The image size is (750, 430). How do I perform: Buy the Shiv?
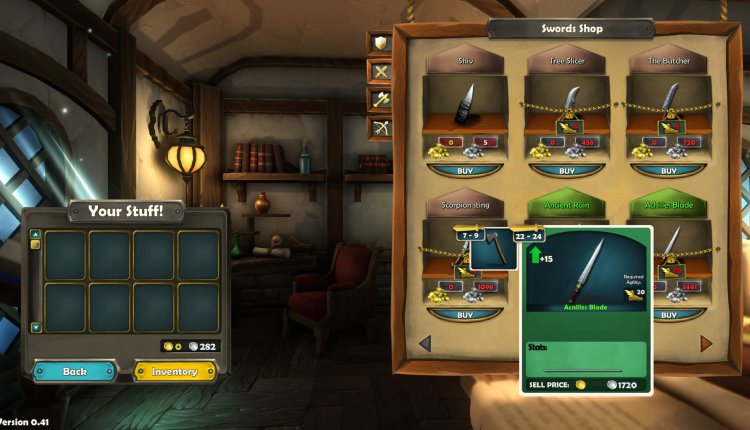click(466, 170)
